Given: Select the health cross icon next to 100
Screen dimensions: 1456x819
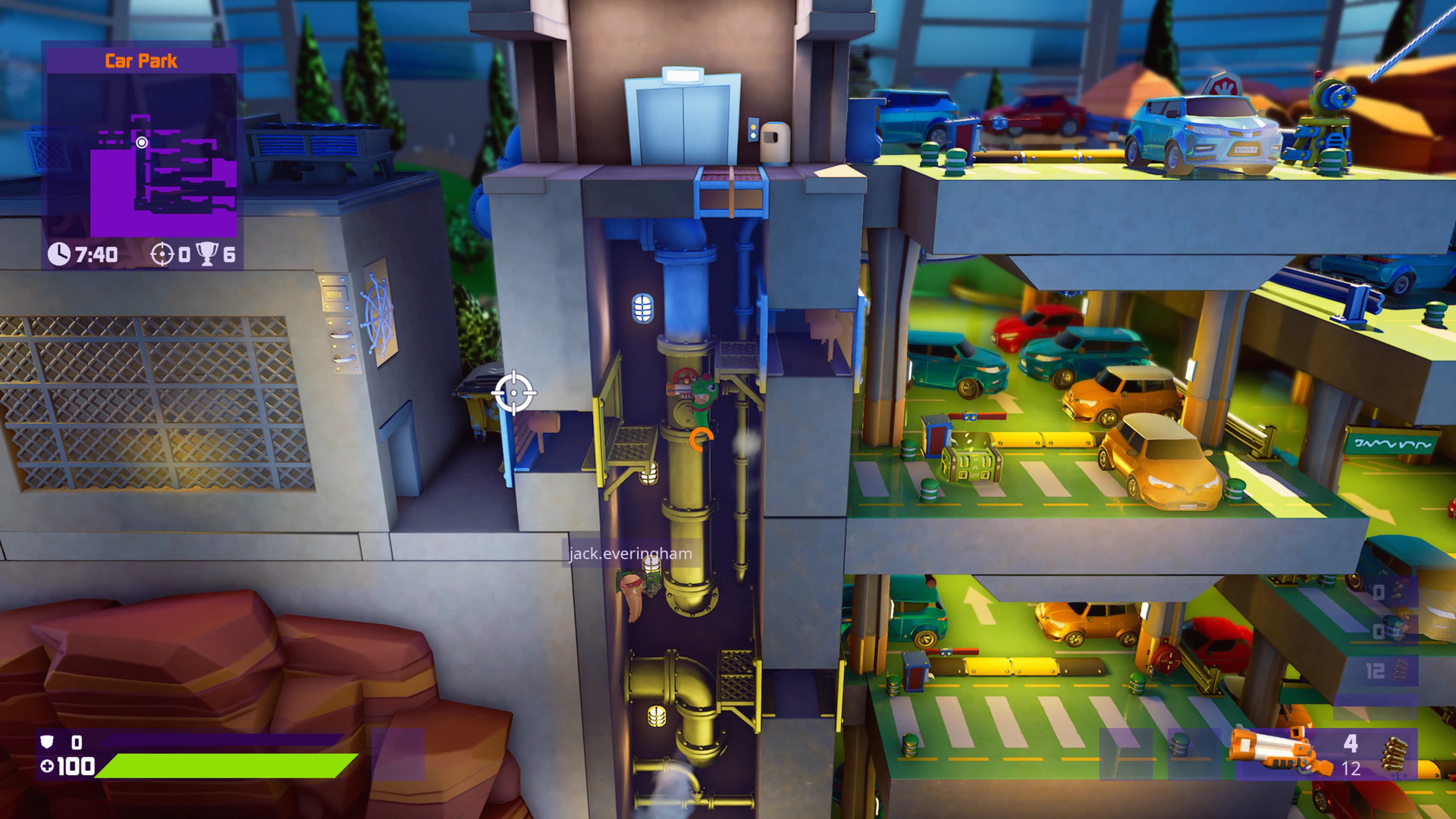Looking at the screenshot, I should point(49,767).
